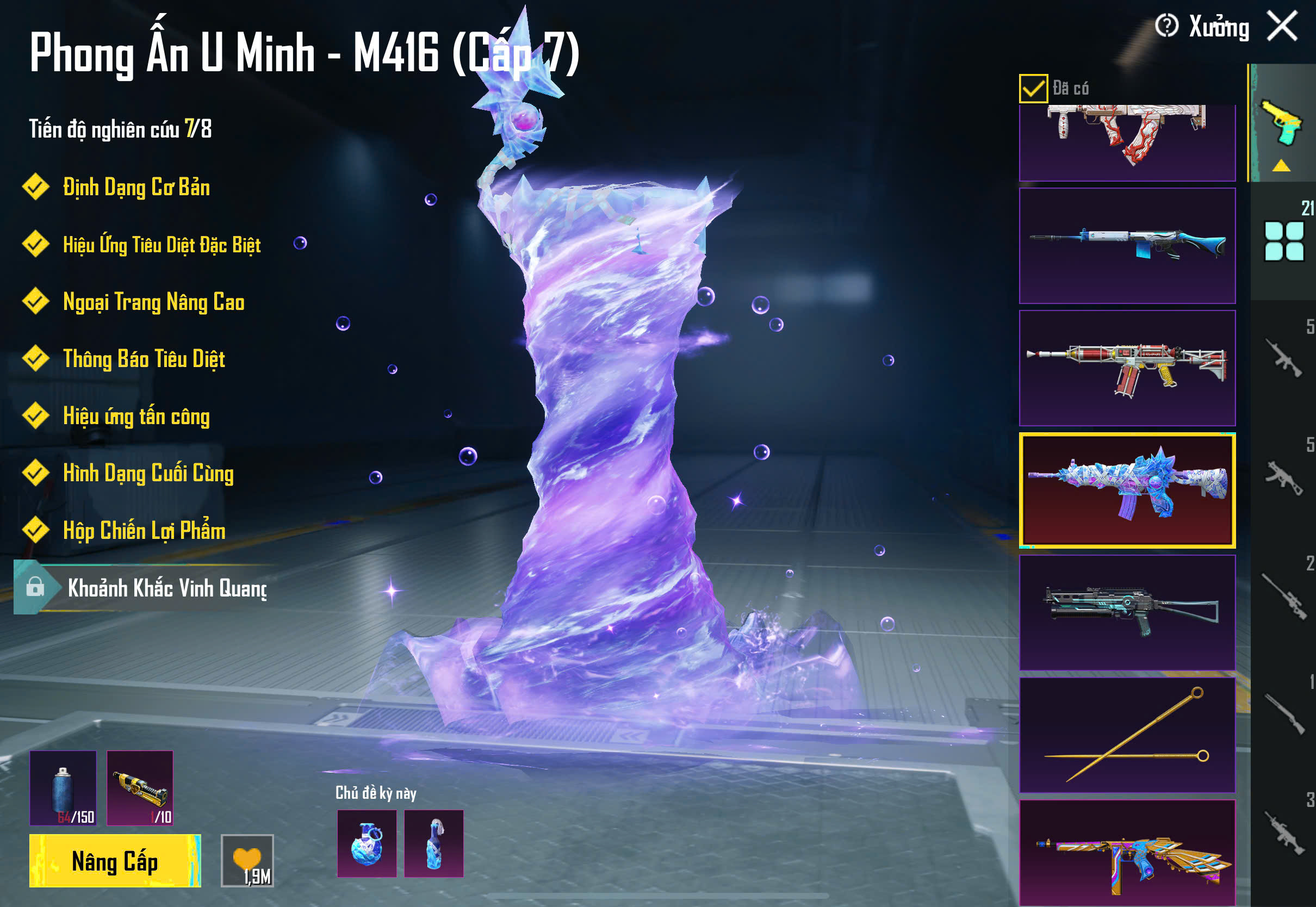Close the weapon workshop screen
This screenshot has height=907, width=1316.
pyautogui.click(x=1282, y=27)
